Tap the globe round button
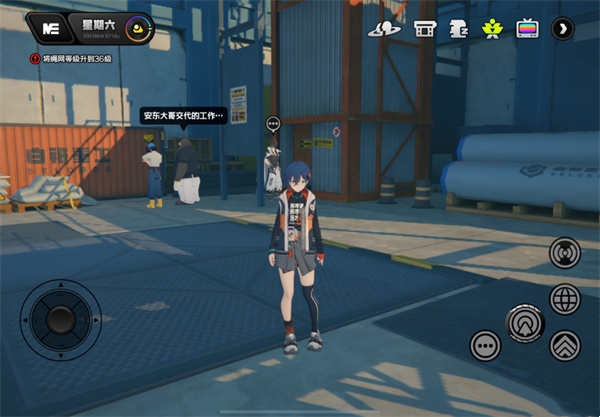This screenshot has width=600, height=417. pyautogui.click(x=565, y=298)
